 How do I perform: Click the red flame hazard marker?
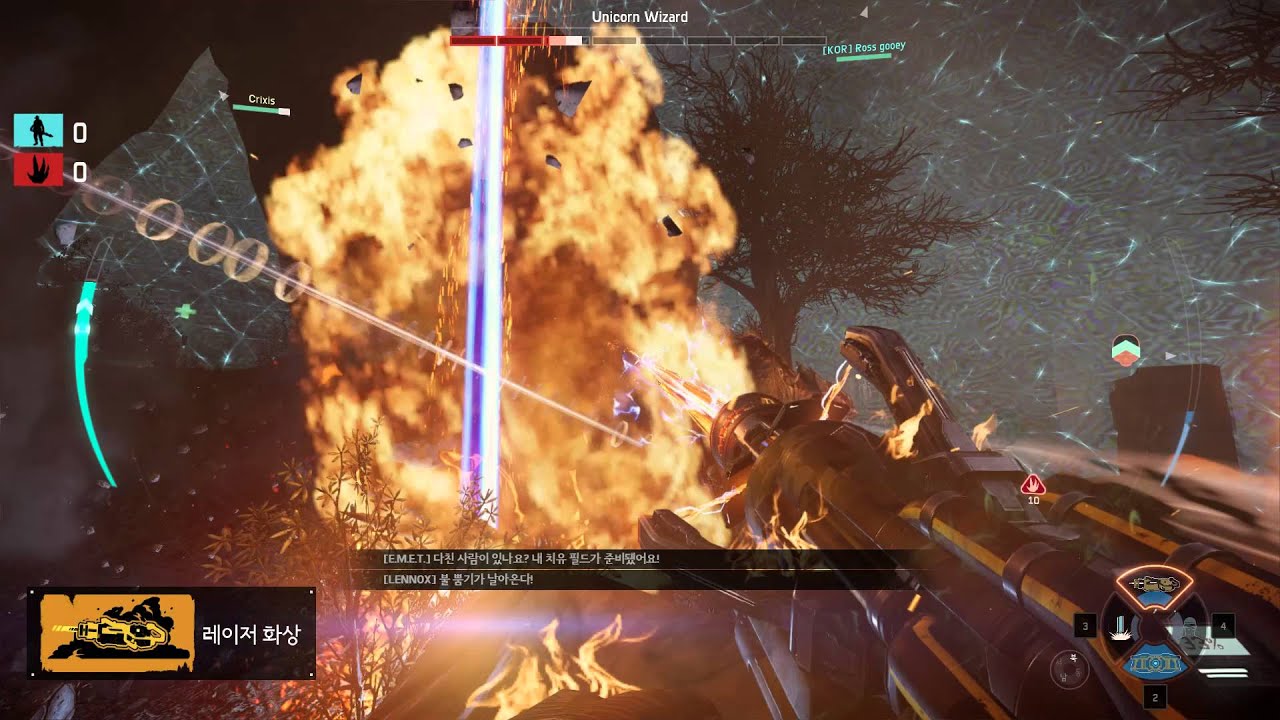[x=1033, y=485]
